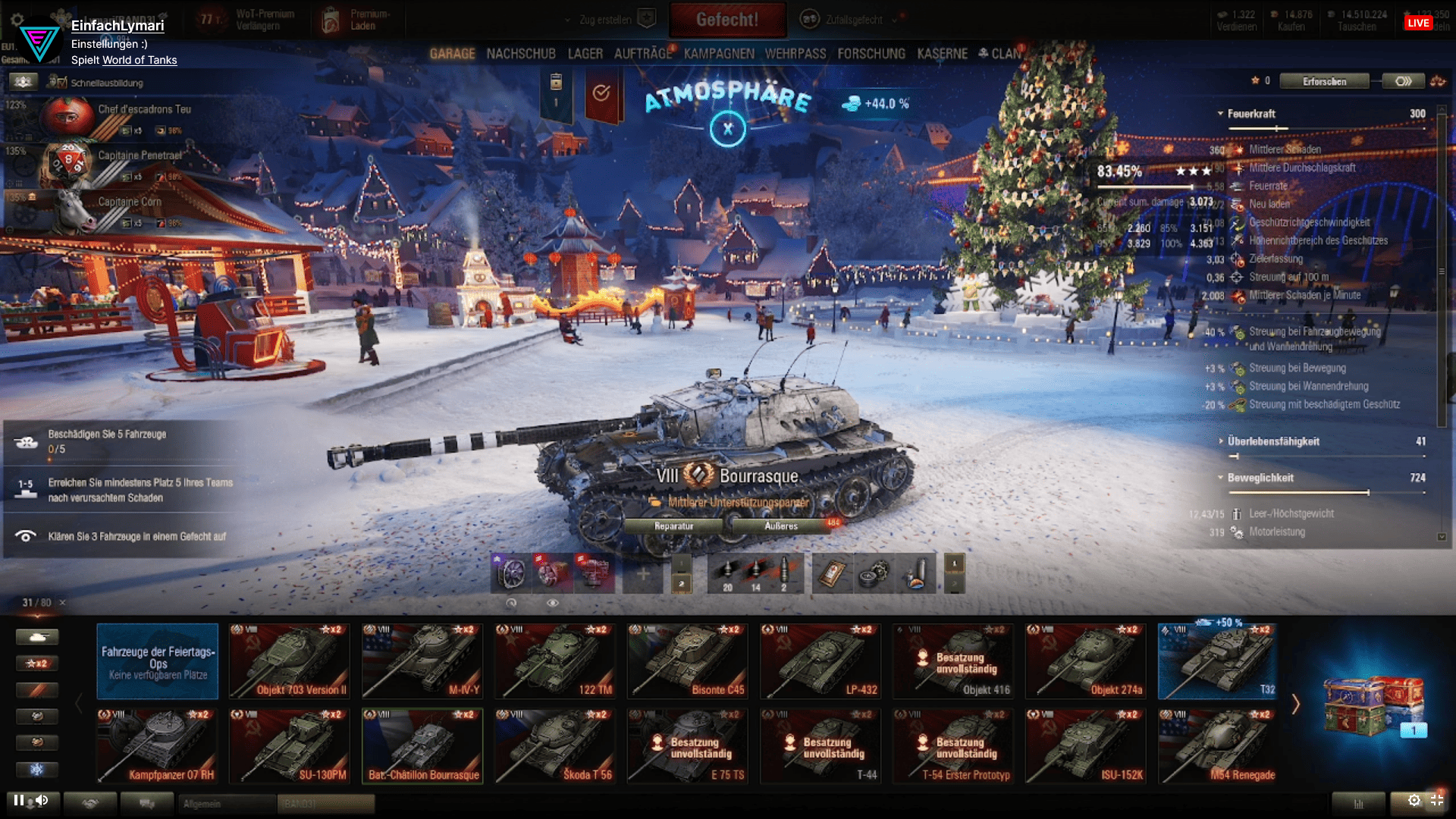Show the Kaserne tab
1456x819 pixels.
[x=942, y=54]
